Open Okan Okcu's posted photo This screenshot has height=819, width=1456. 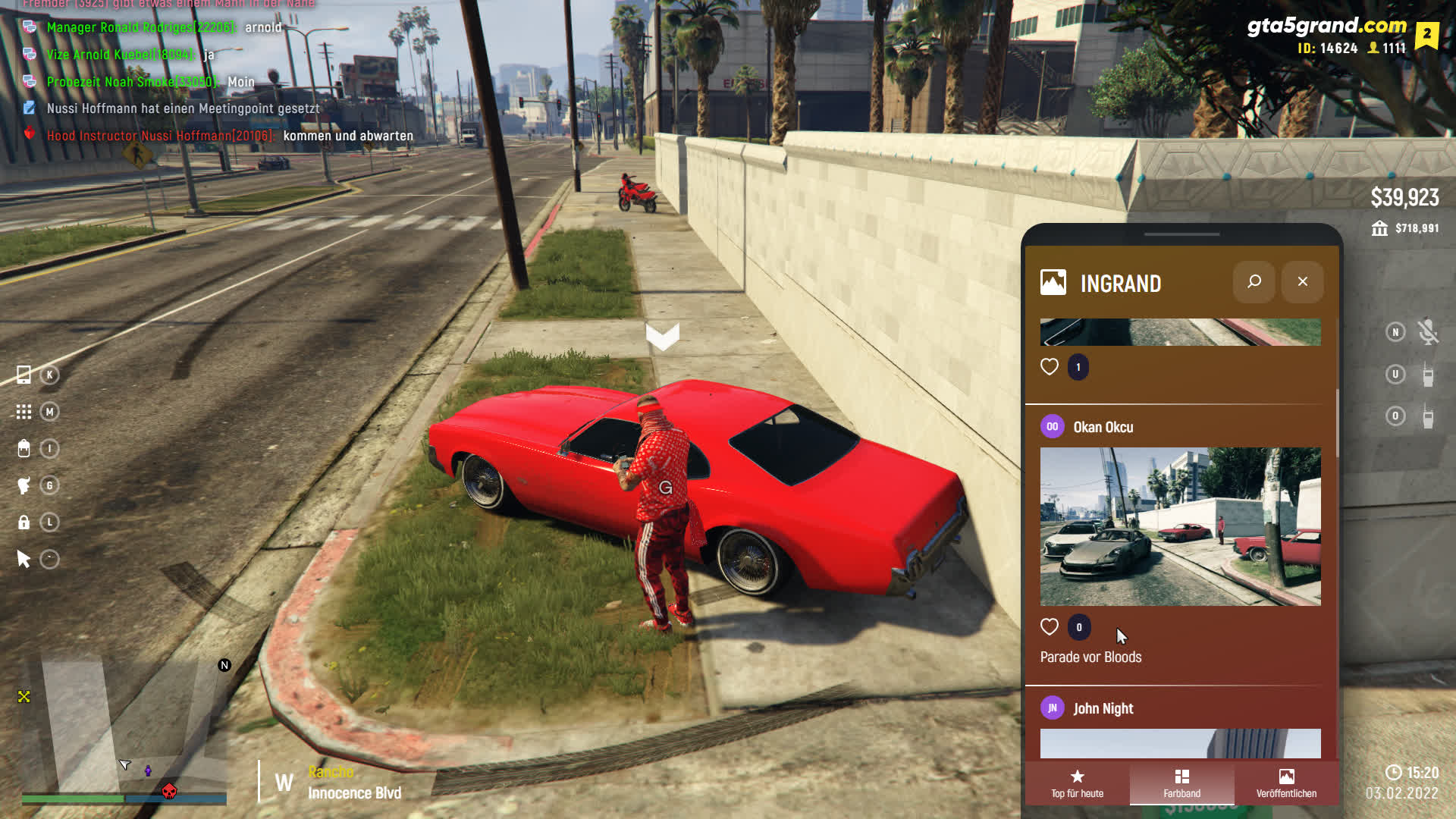click(x=1180, y=526)
